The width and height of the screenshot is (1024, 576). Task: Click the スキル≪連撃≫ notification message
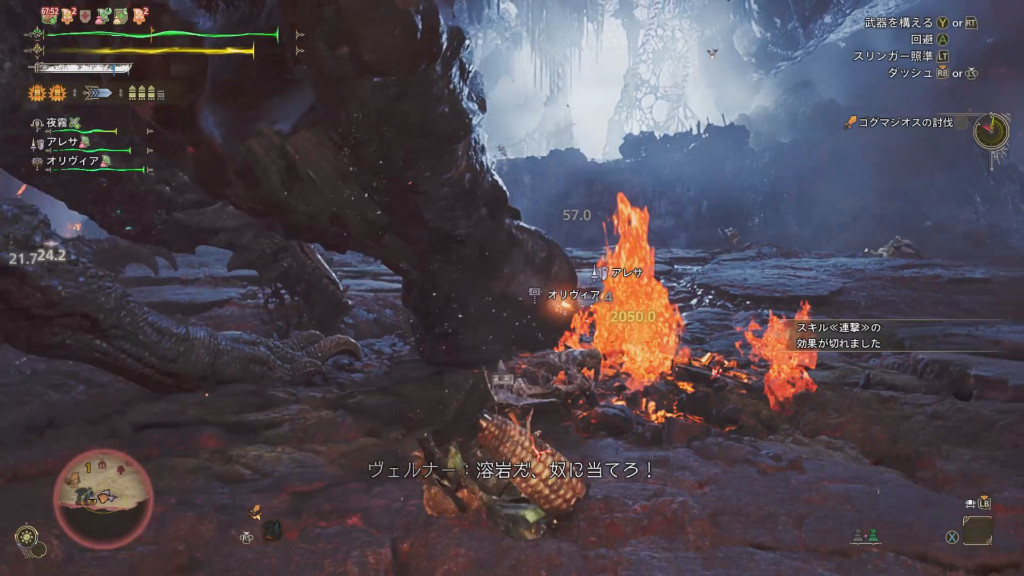[x=838, y=335]
